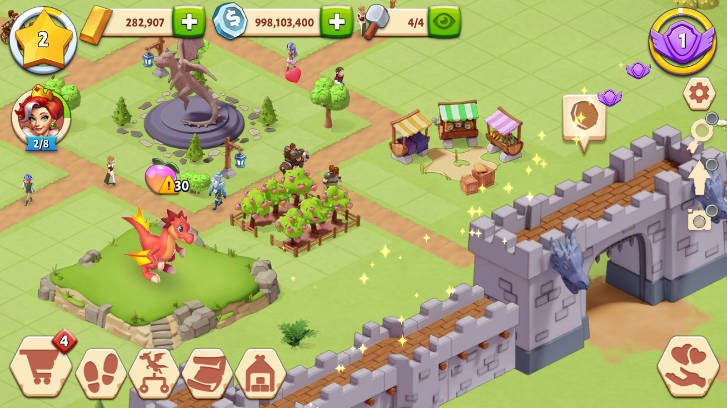Open the dragon breeding tree menu
Viewport: 727px width, 408px height.
coord(154,372)
